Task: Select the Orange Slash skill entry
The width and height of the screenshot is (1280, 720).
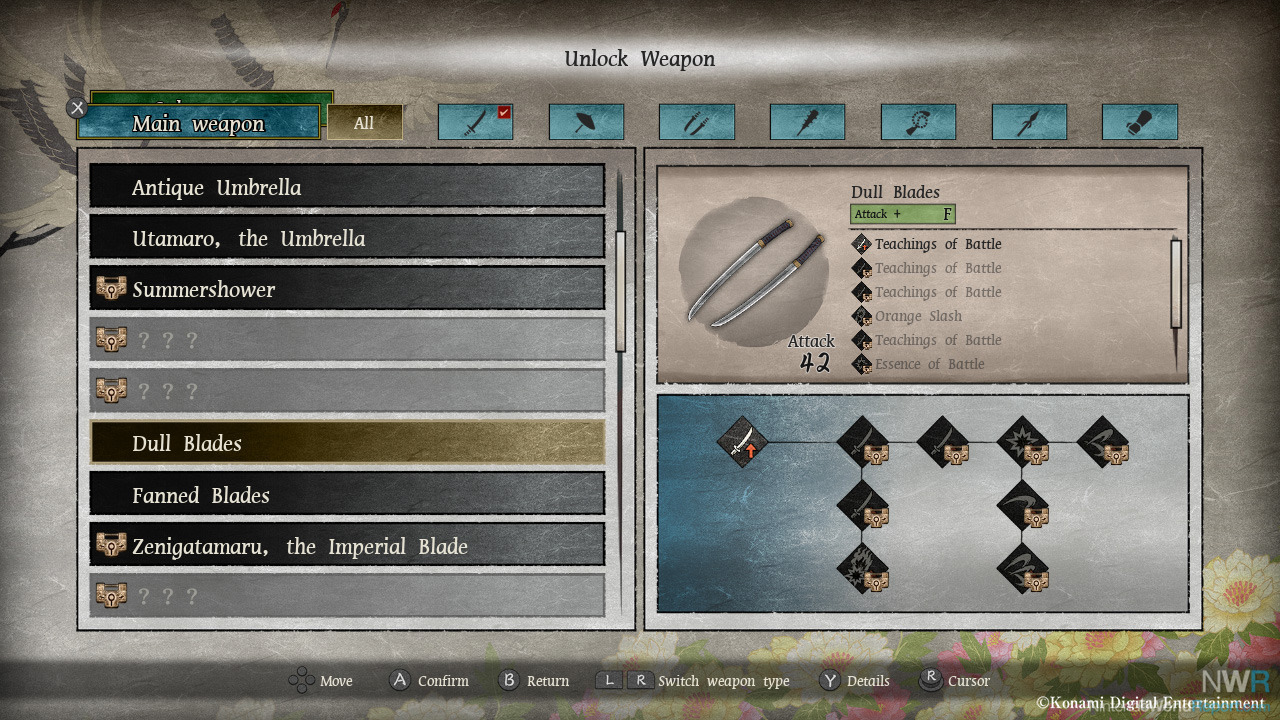Action: click(x=917, y=316)
